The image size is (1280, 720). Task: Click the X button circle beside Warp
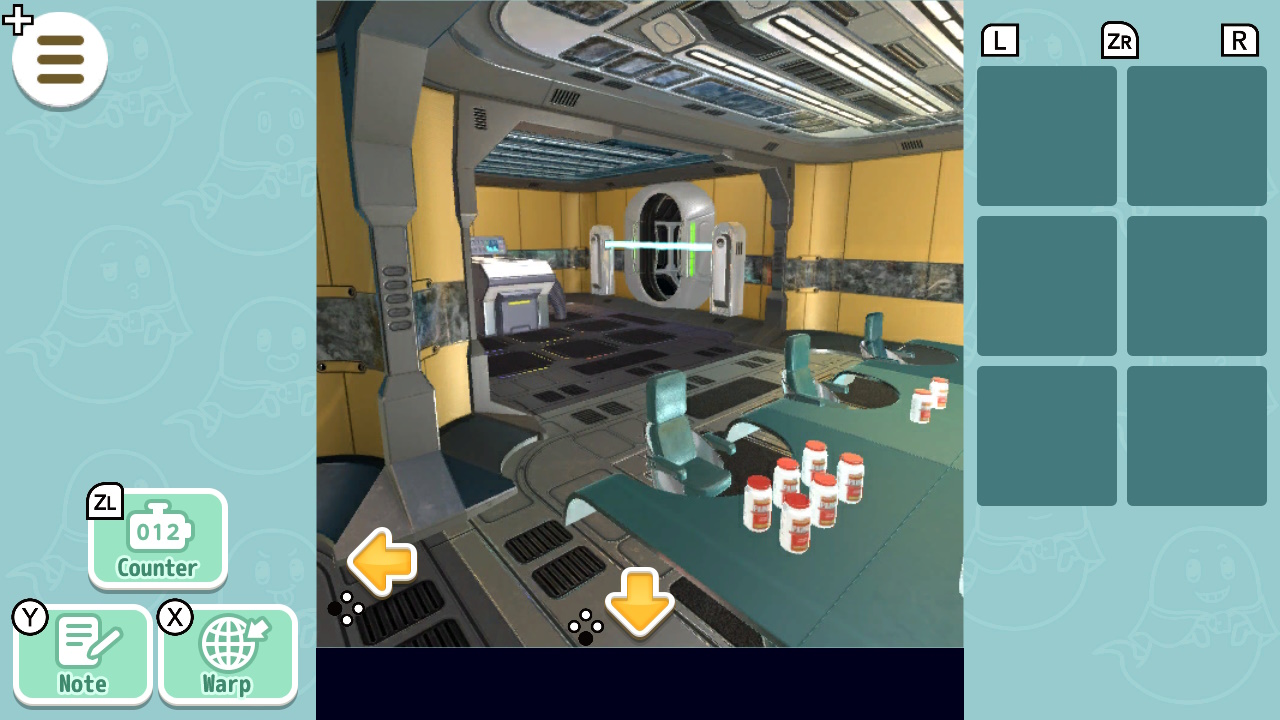pos(175,618)
